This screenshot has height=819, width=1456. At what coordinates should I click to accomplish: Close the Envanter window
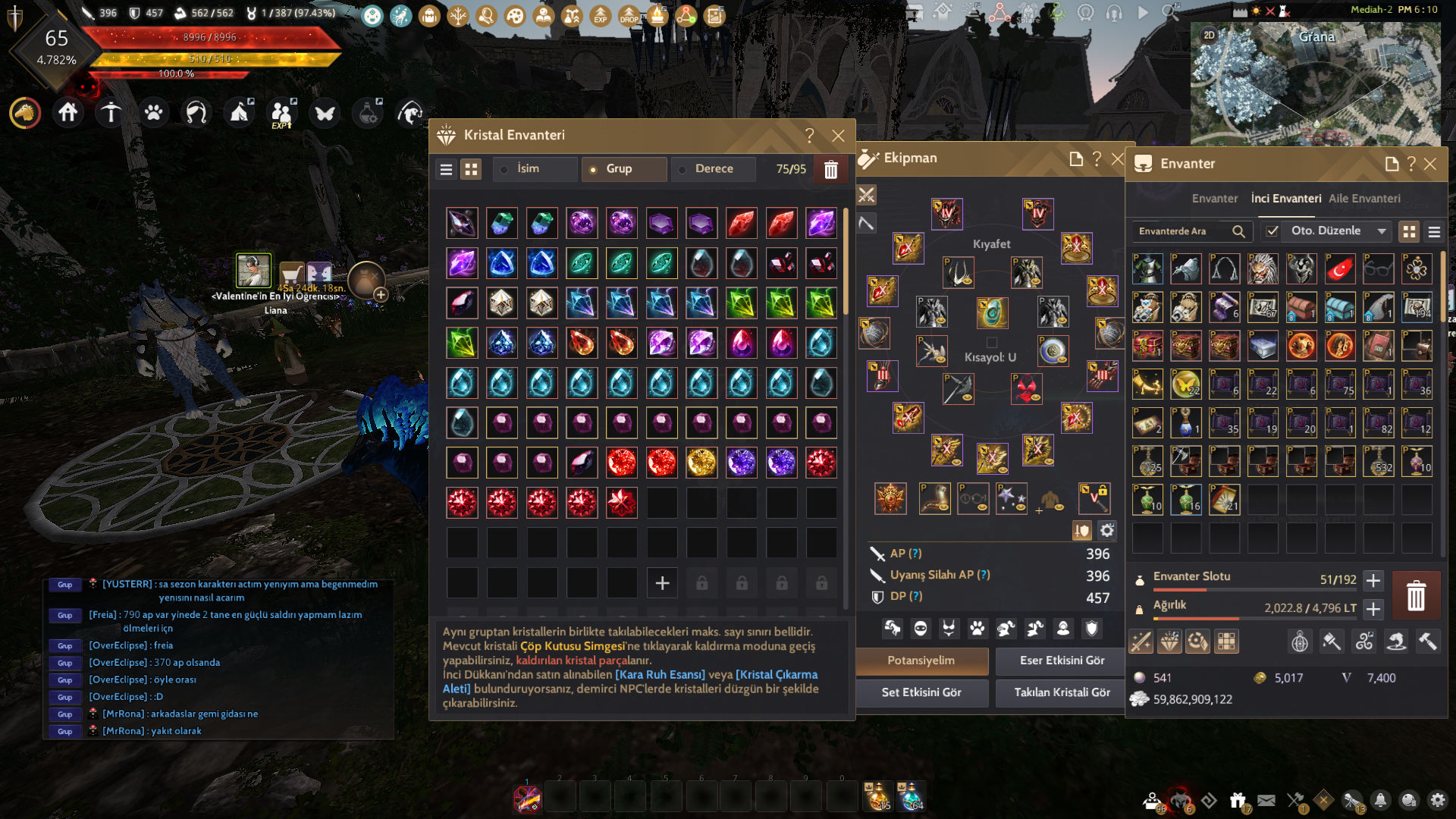[1430, 164]
